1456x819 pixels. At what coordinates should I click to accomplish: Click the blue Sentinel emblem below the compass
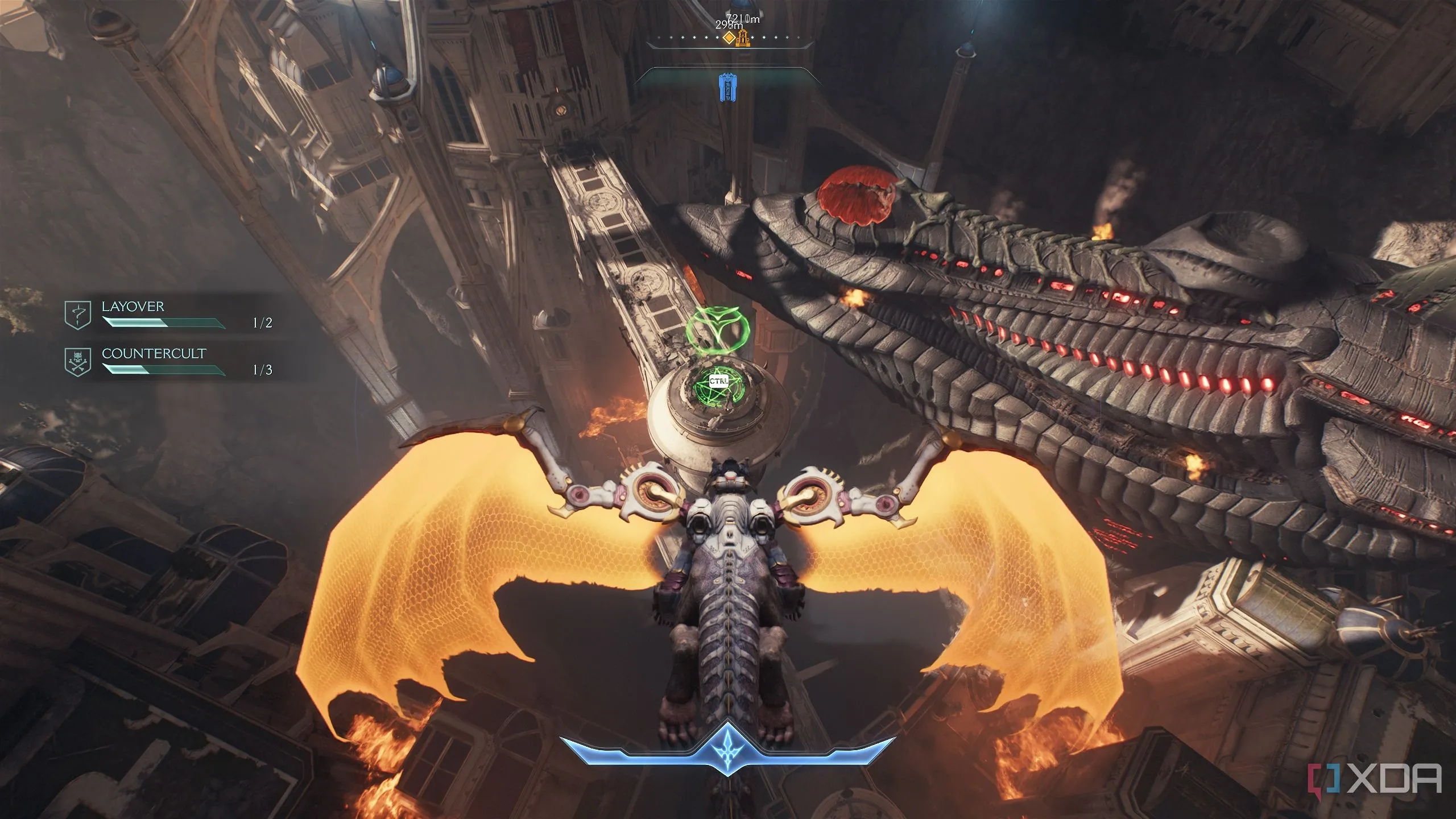pyautogui.click(x=726, y=88)
